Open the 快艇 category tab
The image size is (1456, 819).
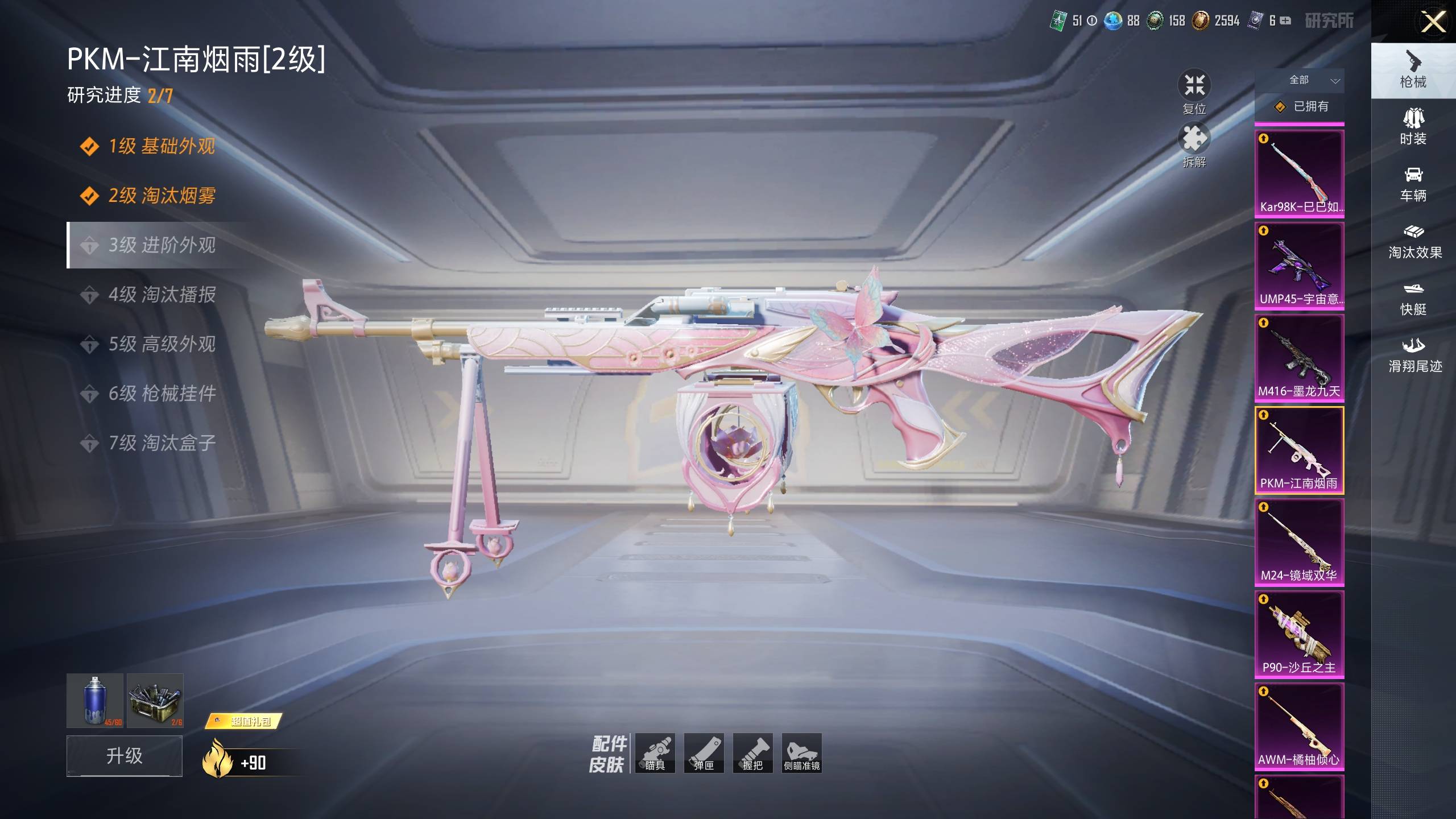1413,298
